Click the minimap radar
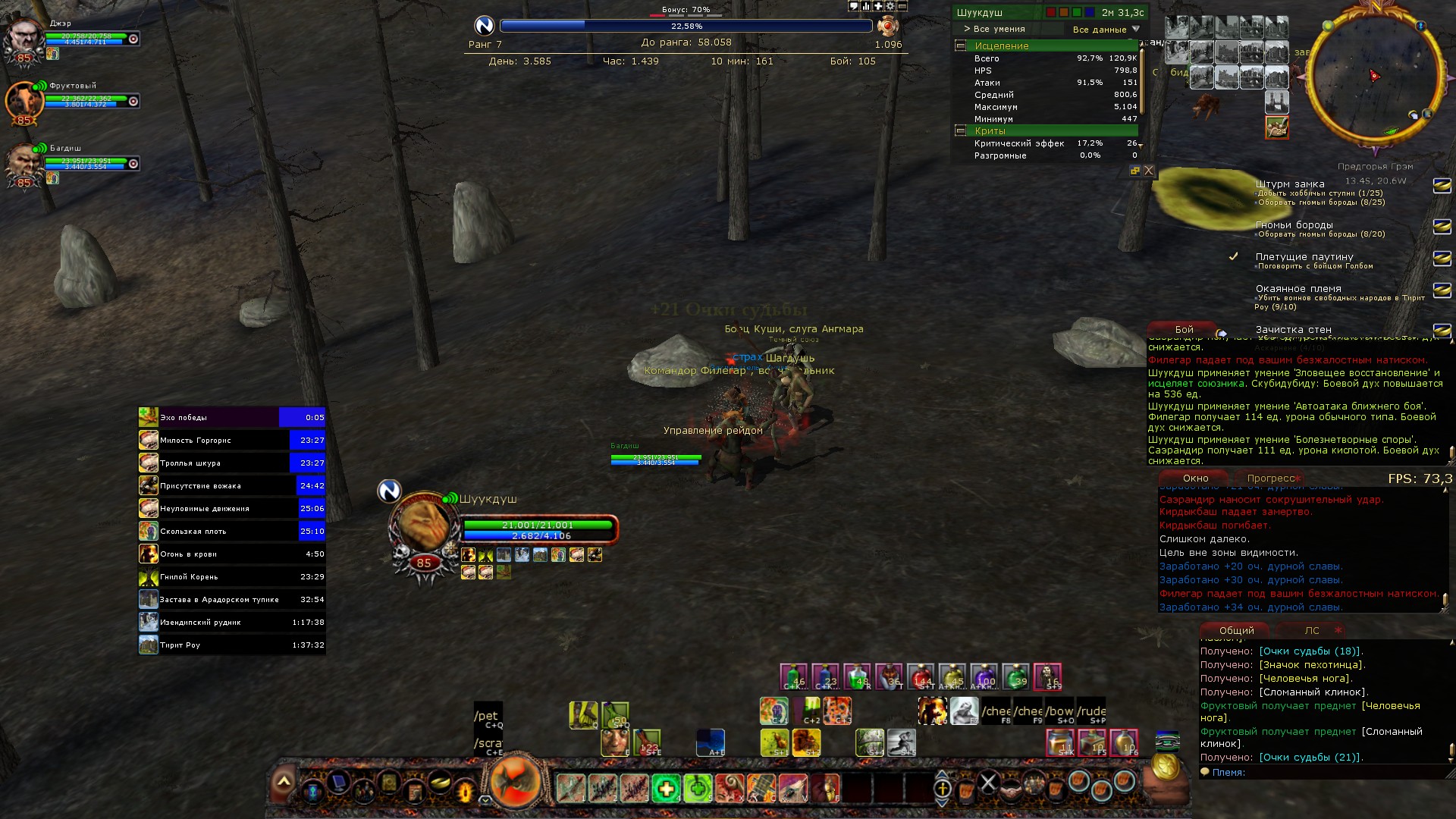Image resolution: width=1456 pixels, height=819 pixels. point(1375,76)
